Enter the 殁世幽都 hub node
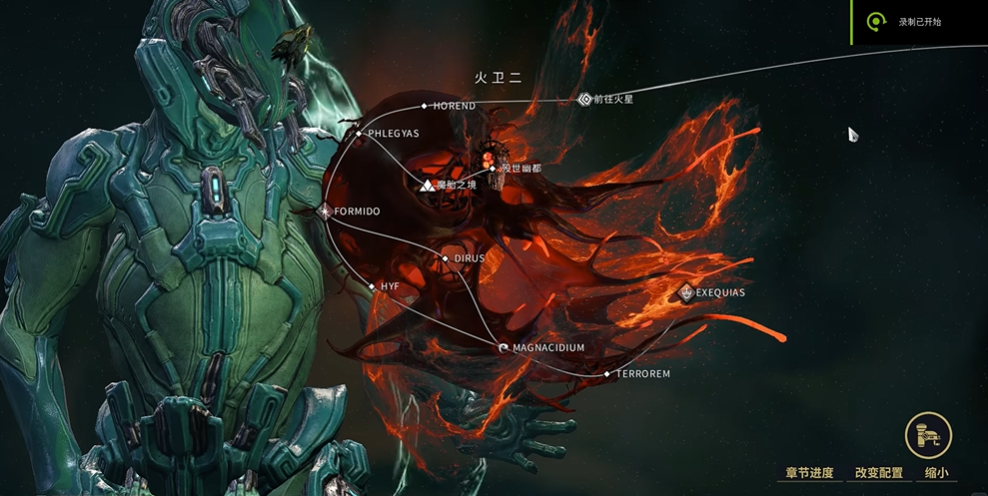 click(491, 167)
